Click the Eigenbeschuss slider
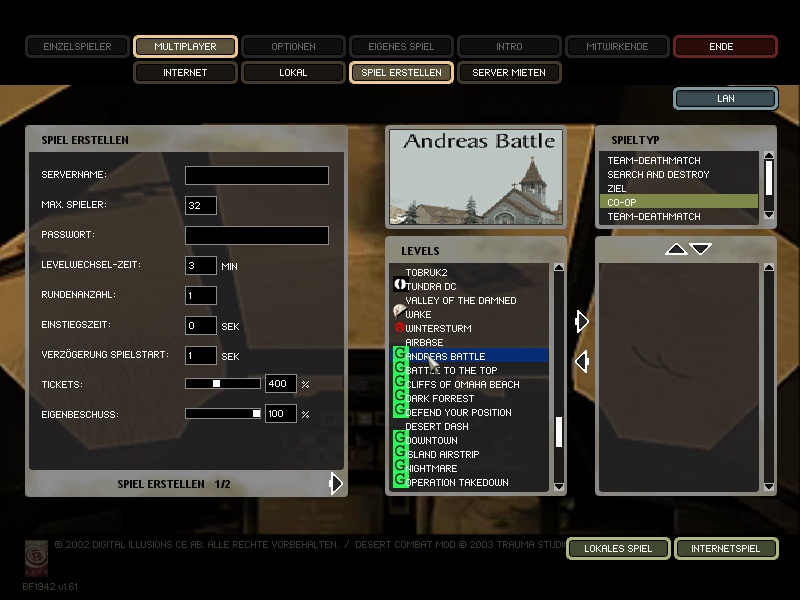800x600 pixels. pyautogui.click(x=223, y=413)
